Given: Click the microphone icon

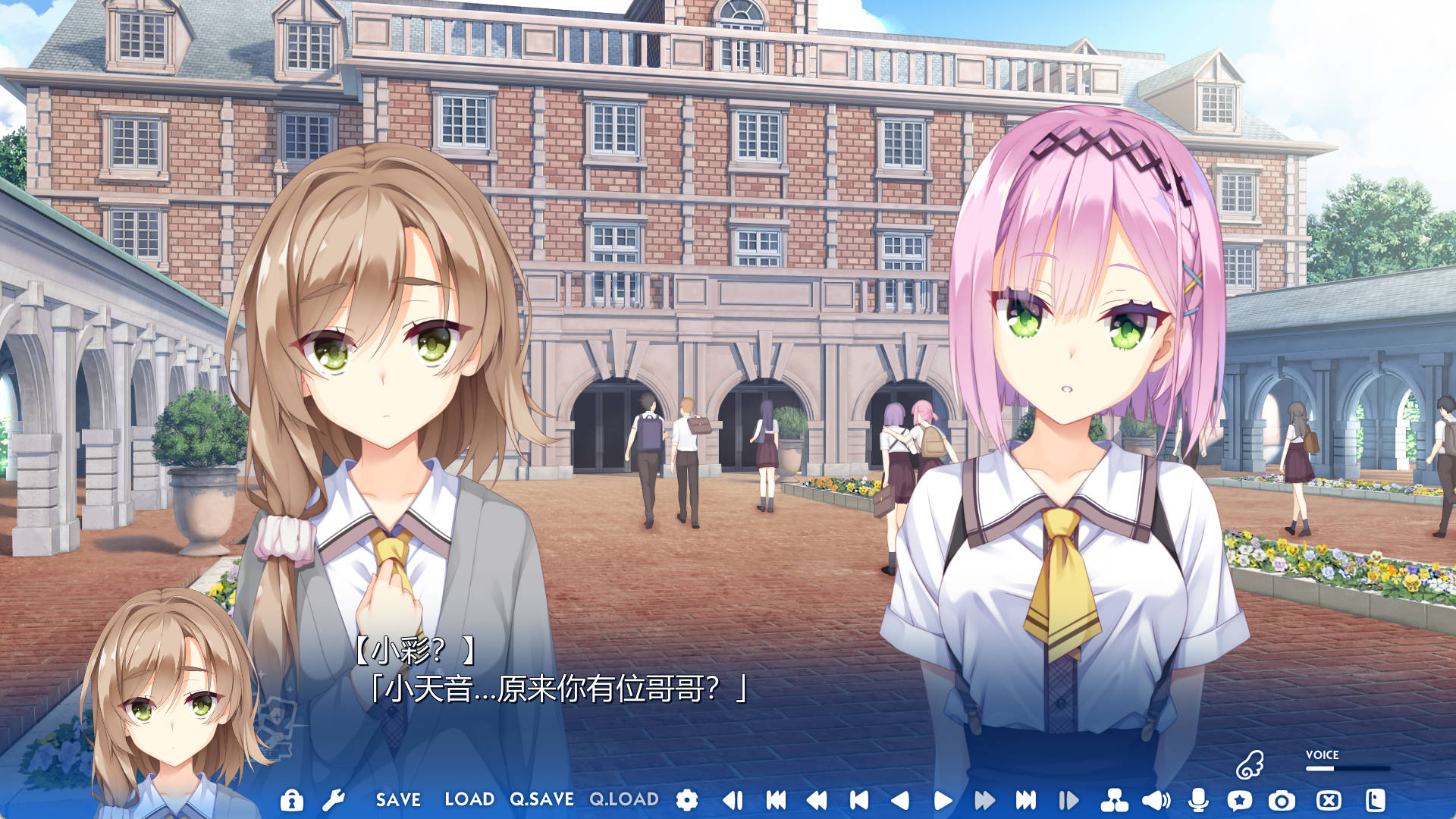Looking at the screenshot, I should click(1198, 800).
